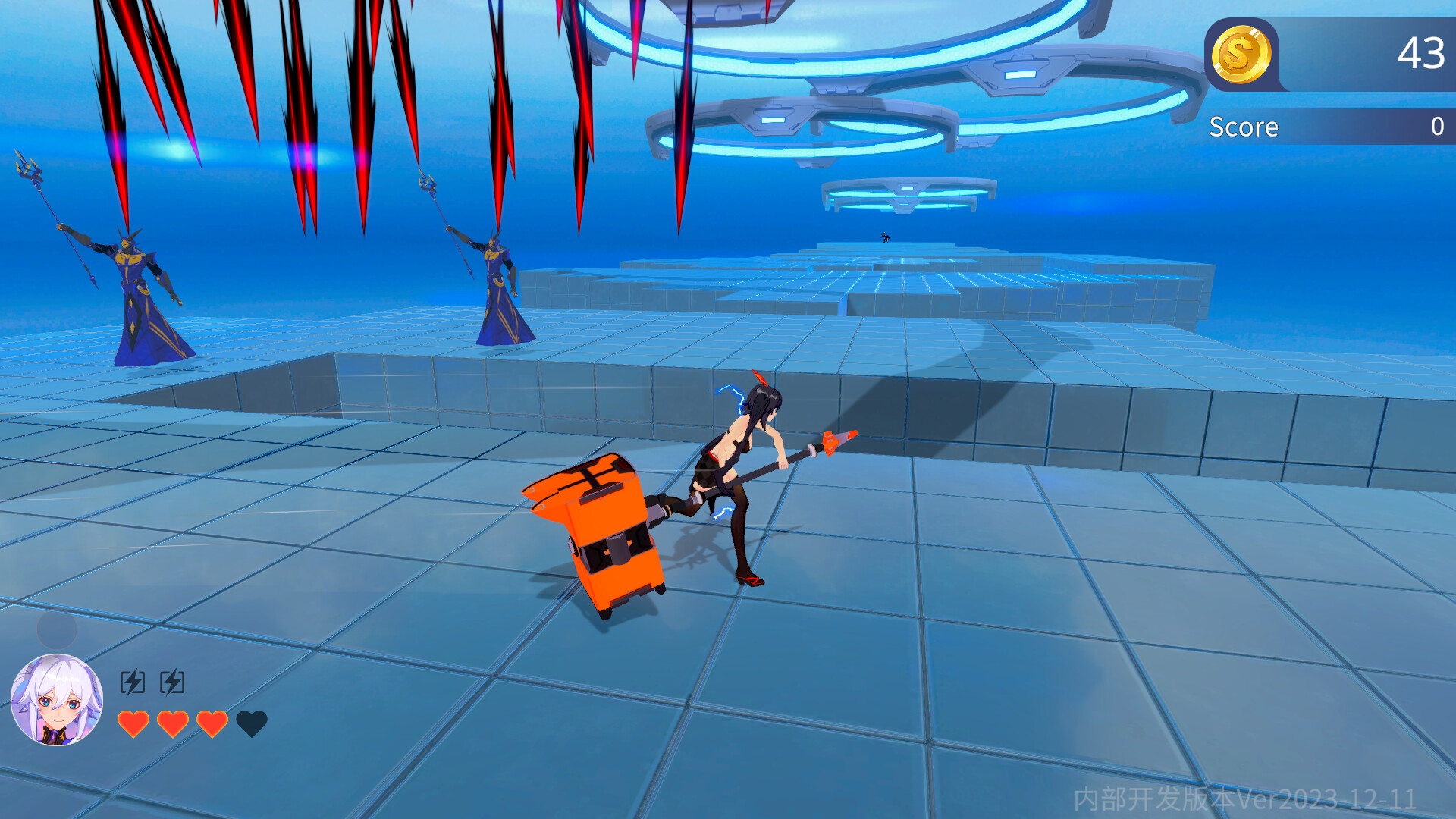Click the Score label
Image resolution: width=1456 pixels, height=819 pixels.
1243,126
